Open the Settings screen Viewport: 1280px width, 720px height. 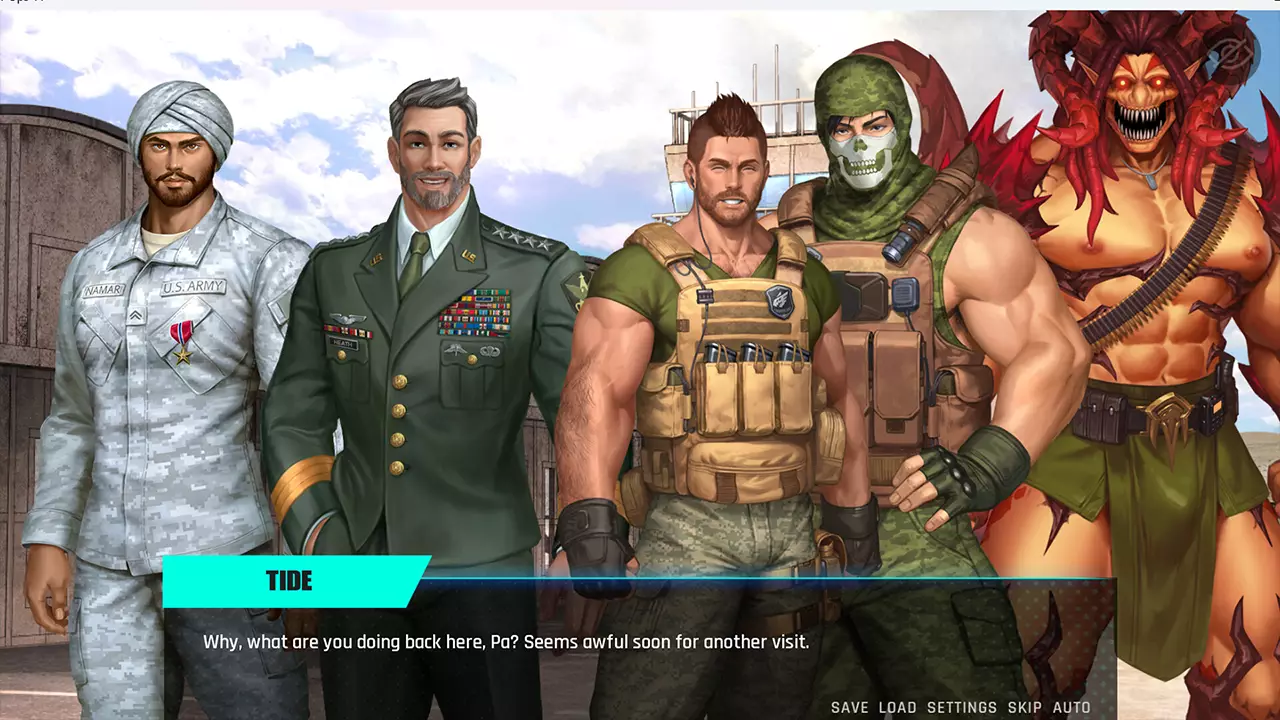[x=961, y=707]
